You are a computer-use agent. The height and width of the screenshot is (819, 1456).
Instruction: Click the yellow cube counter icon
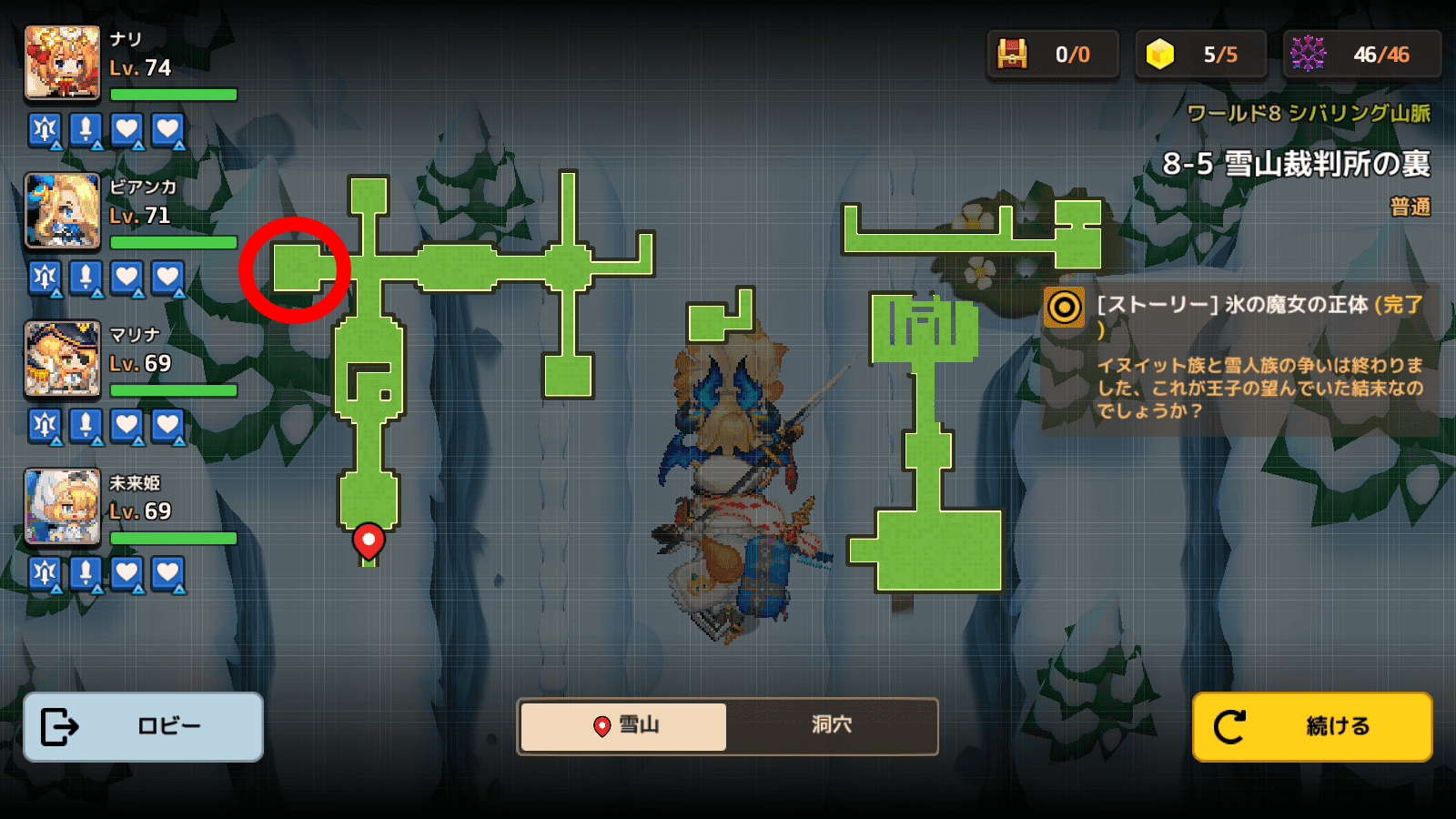click(x=1160, y=55)
